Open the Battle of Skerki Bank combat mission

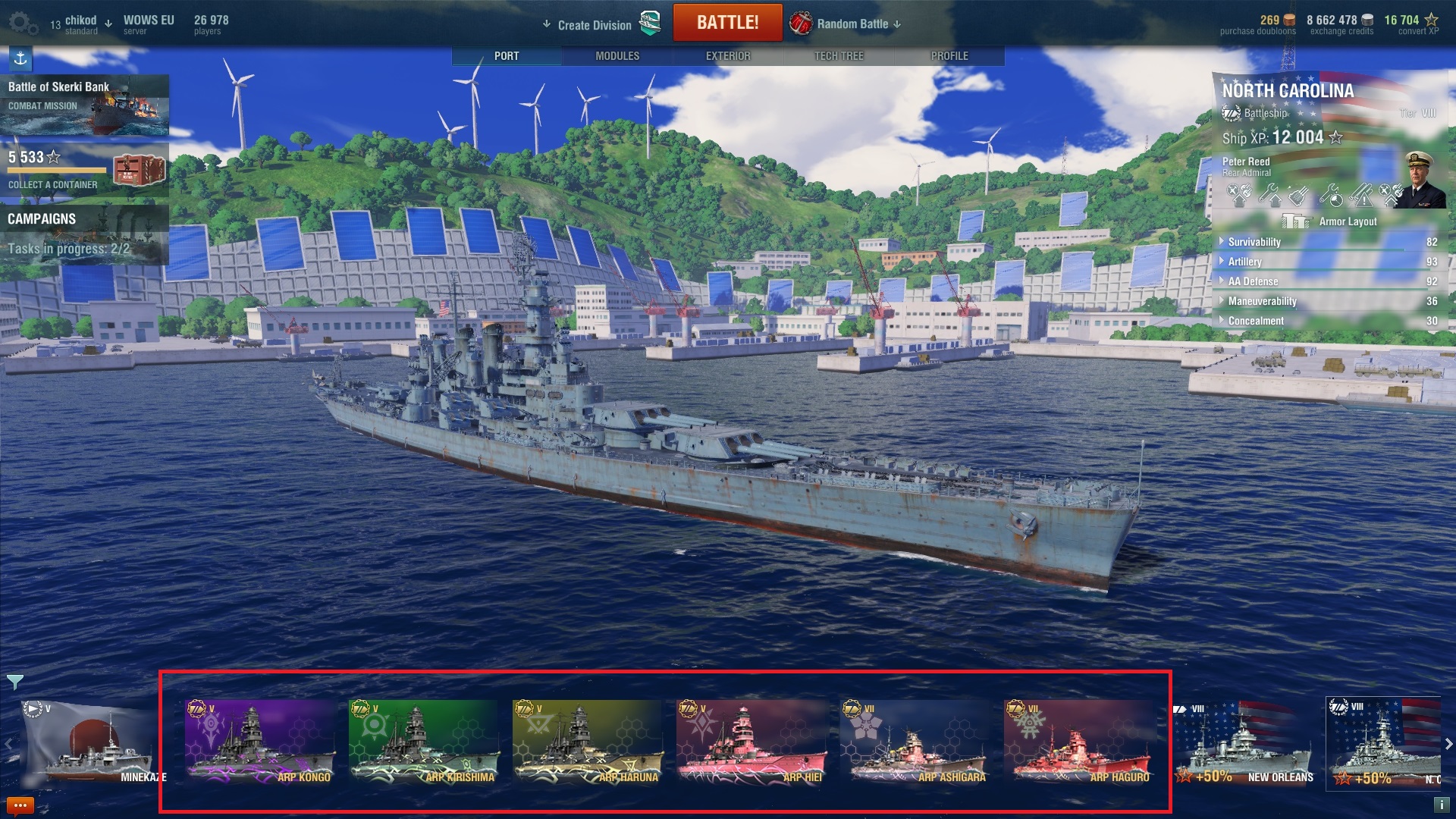tap(83, 105)
